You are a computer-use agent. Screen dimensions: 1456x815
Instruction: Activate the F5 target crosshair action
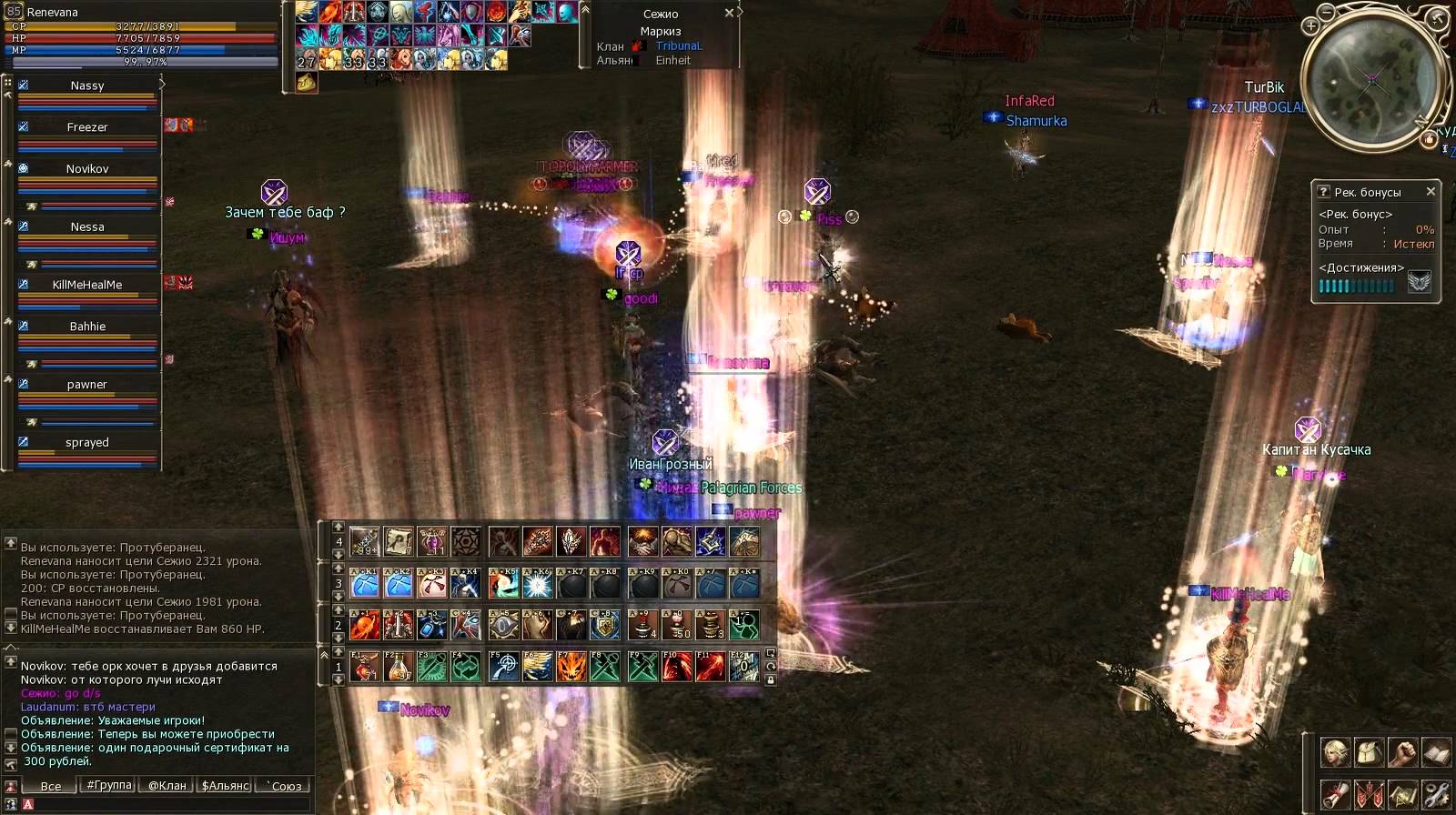[x=503, y=667]
